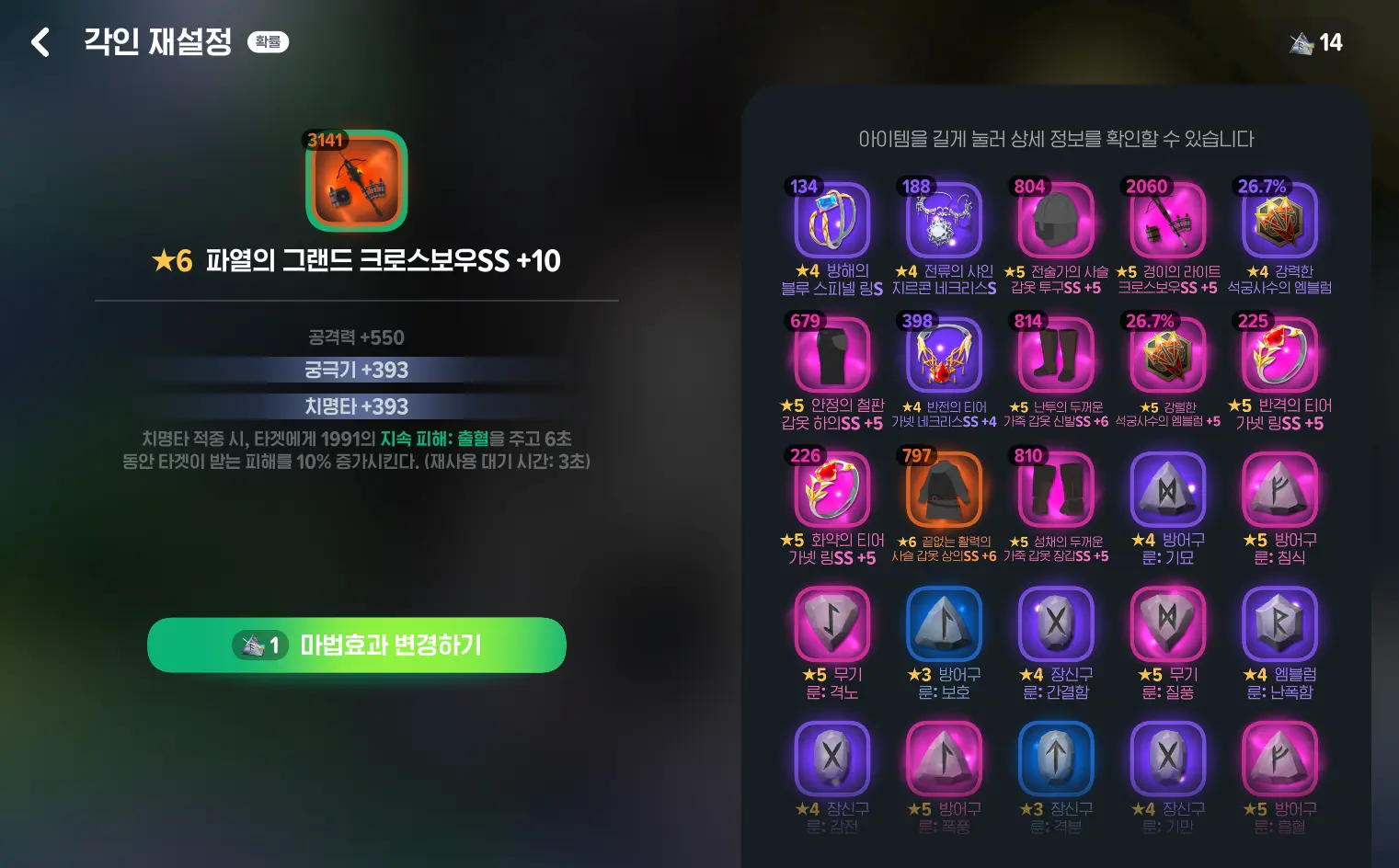Viewport: 1399px width, 868px height.
Task: Select the ★4 방해의 블루 스피넬 링S item
Action: 831,221
